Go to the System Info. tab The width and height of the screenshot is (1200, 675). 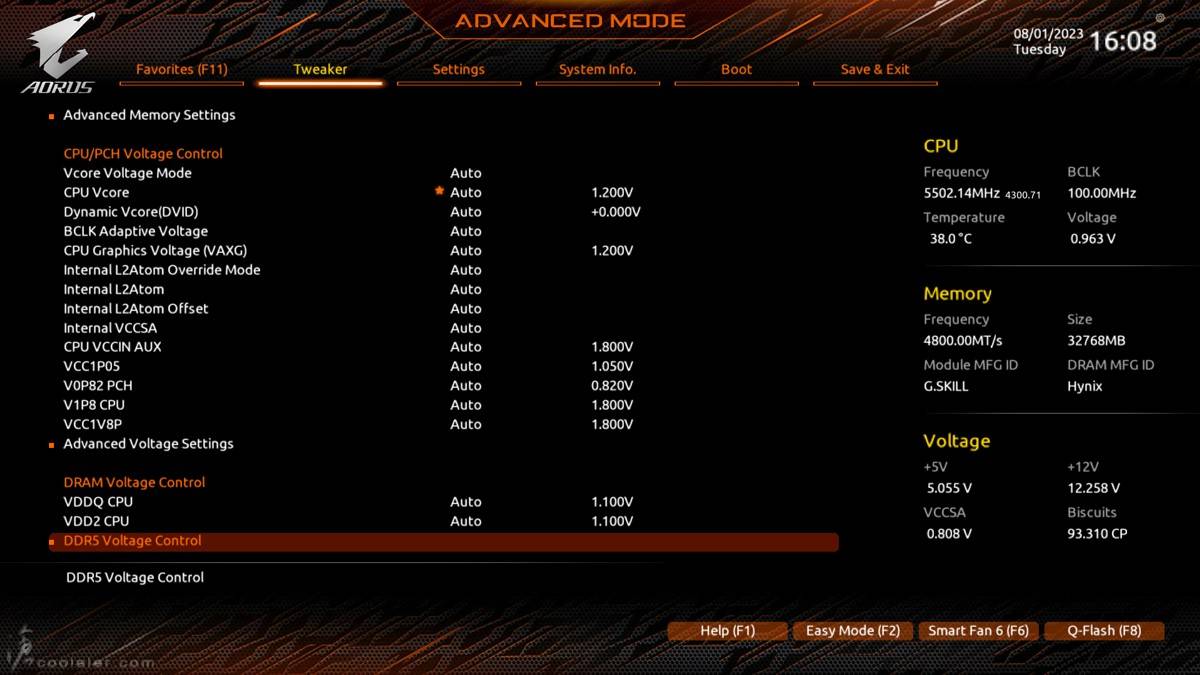pos(597,69)
